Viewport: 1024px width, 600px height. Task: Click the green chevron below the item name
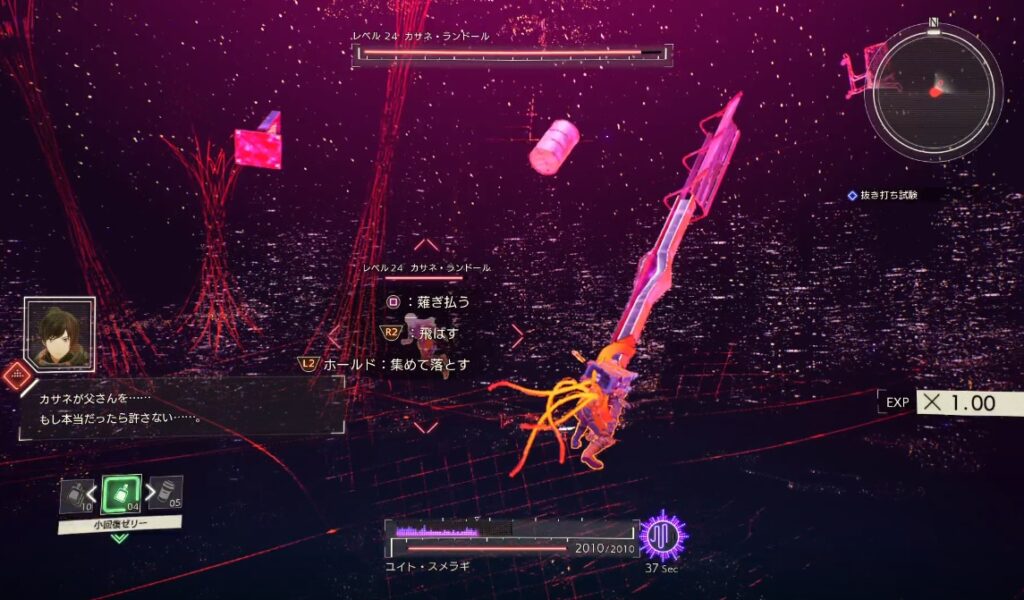tap(119, 539)
